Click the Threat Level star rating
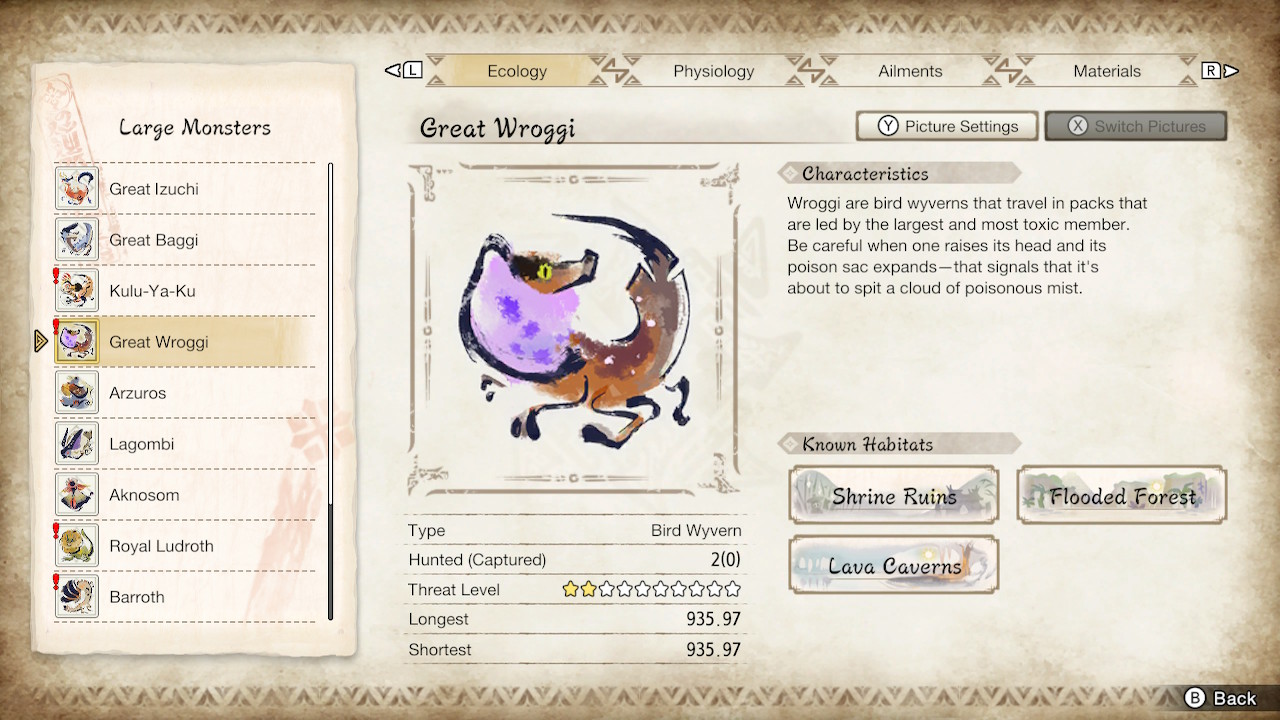1280x720 pixels. [x=651, y=590]
